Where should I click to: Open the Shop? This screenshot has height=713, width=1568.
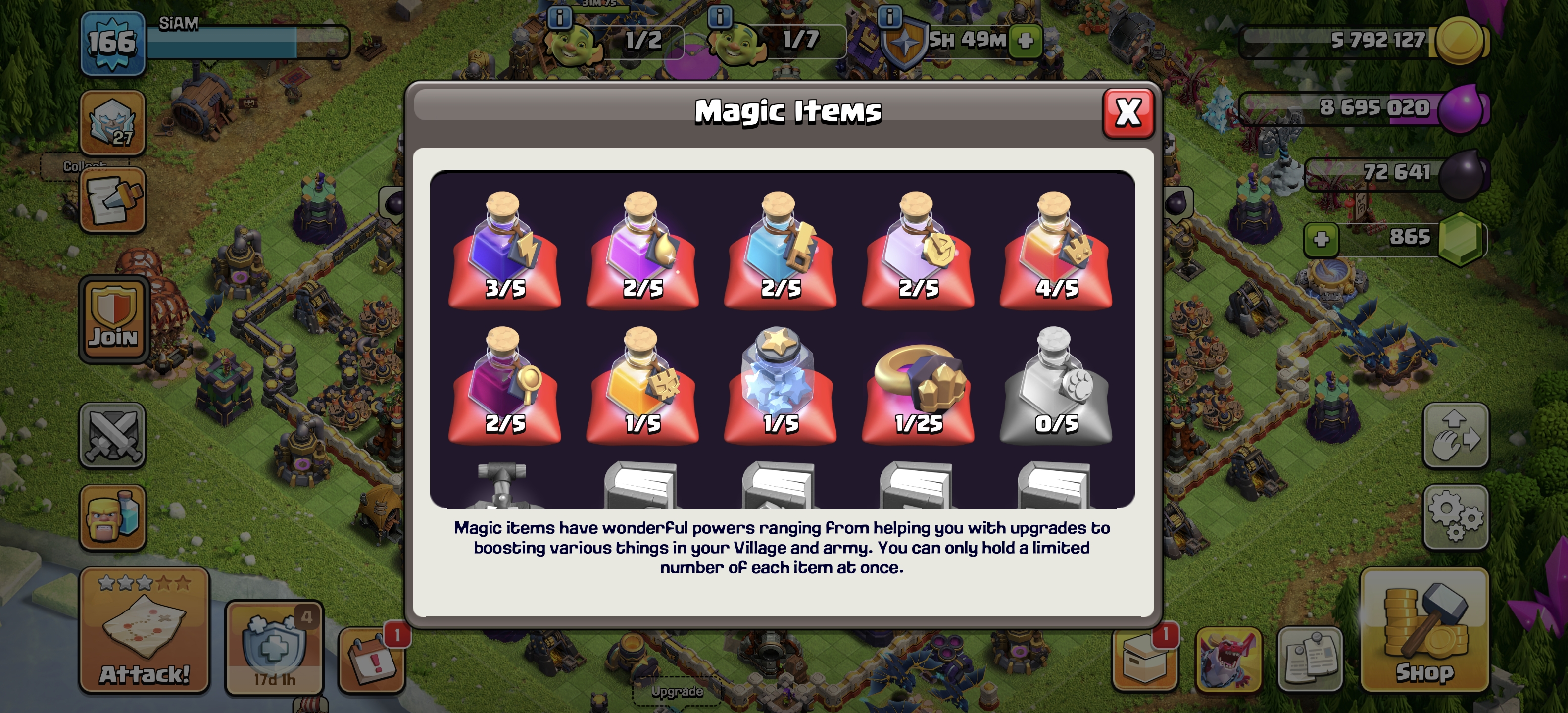[1424, 630]
